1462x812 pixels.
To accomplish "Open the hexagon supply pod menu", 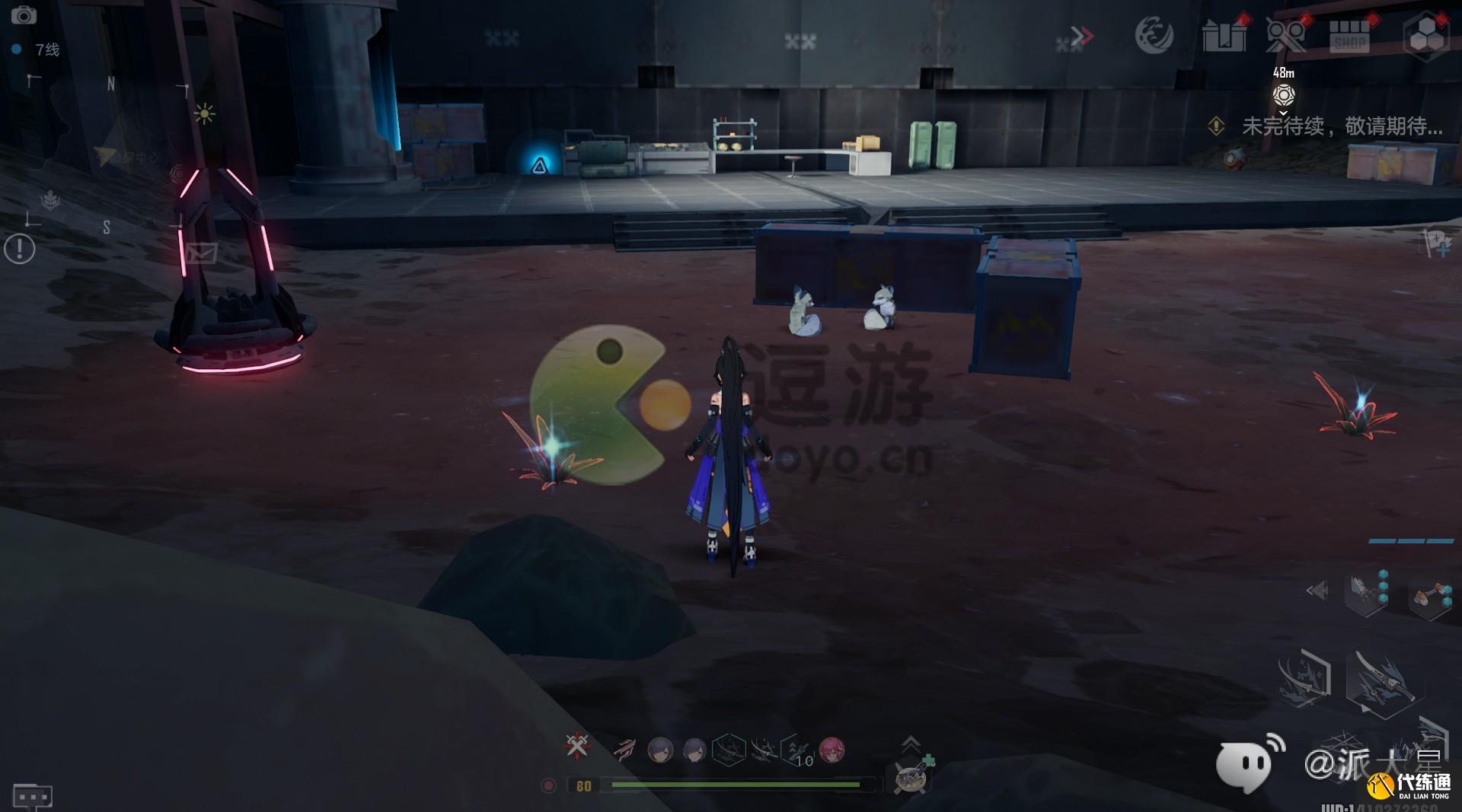I will click(1428, 34).
